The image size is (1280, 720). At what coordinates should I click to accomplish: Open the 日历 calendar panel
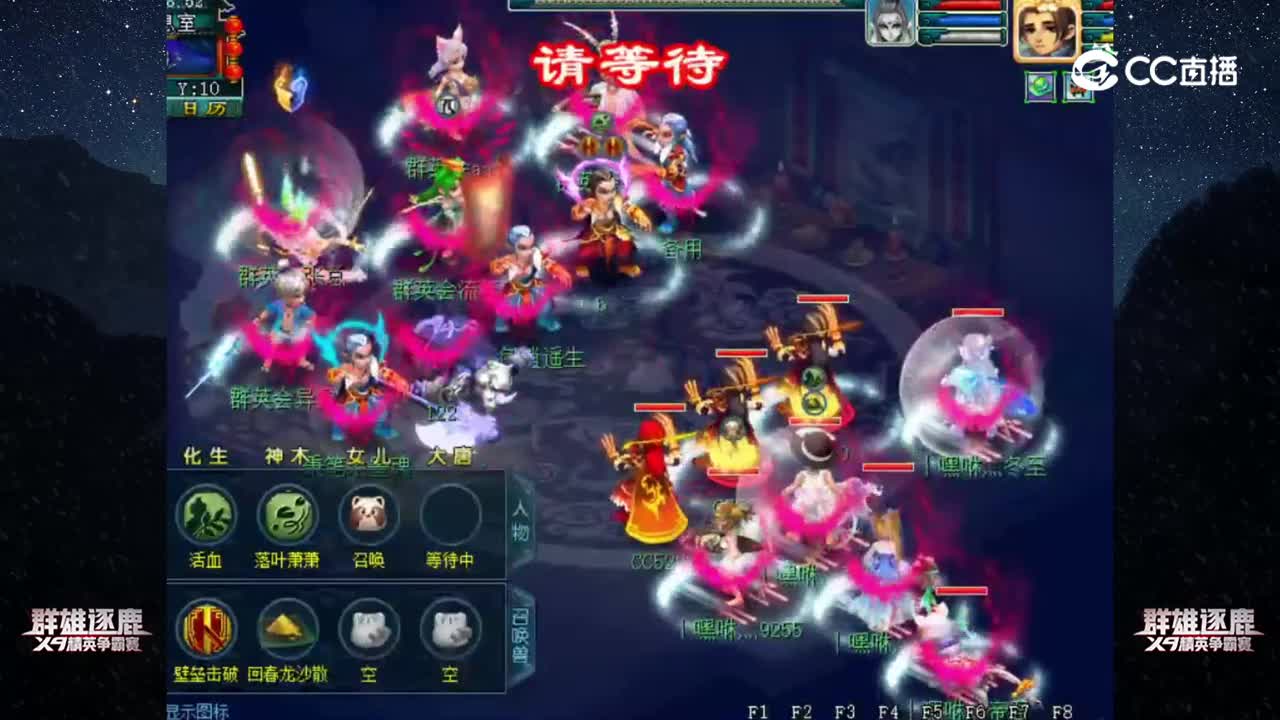(207, 106)
